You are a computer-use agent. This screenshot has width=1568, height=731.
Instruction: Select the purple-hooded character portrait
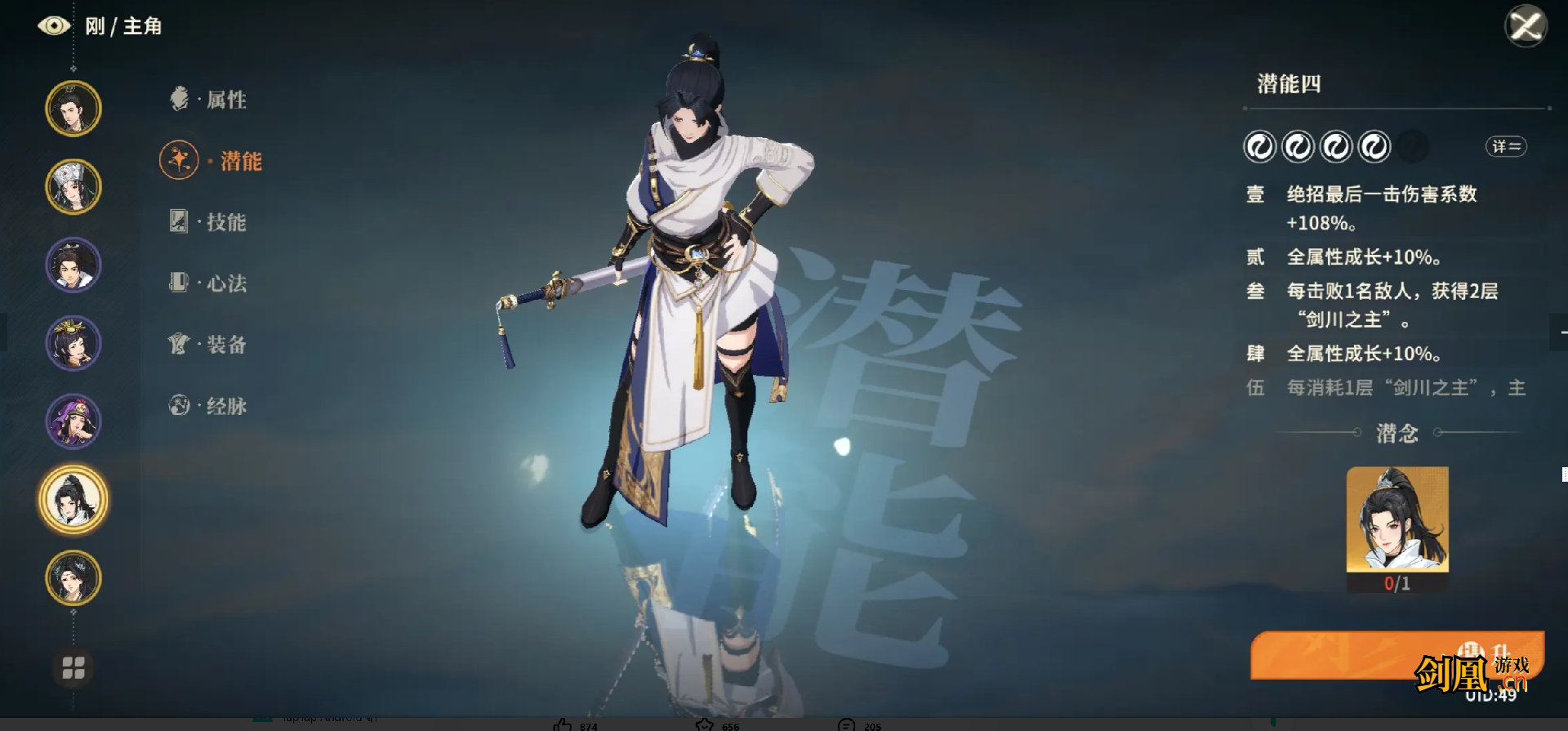(x=73, y=421)
